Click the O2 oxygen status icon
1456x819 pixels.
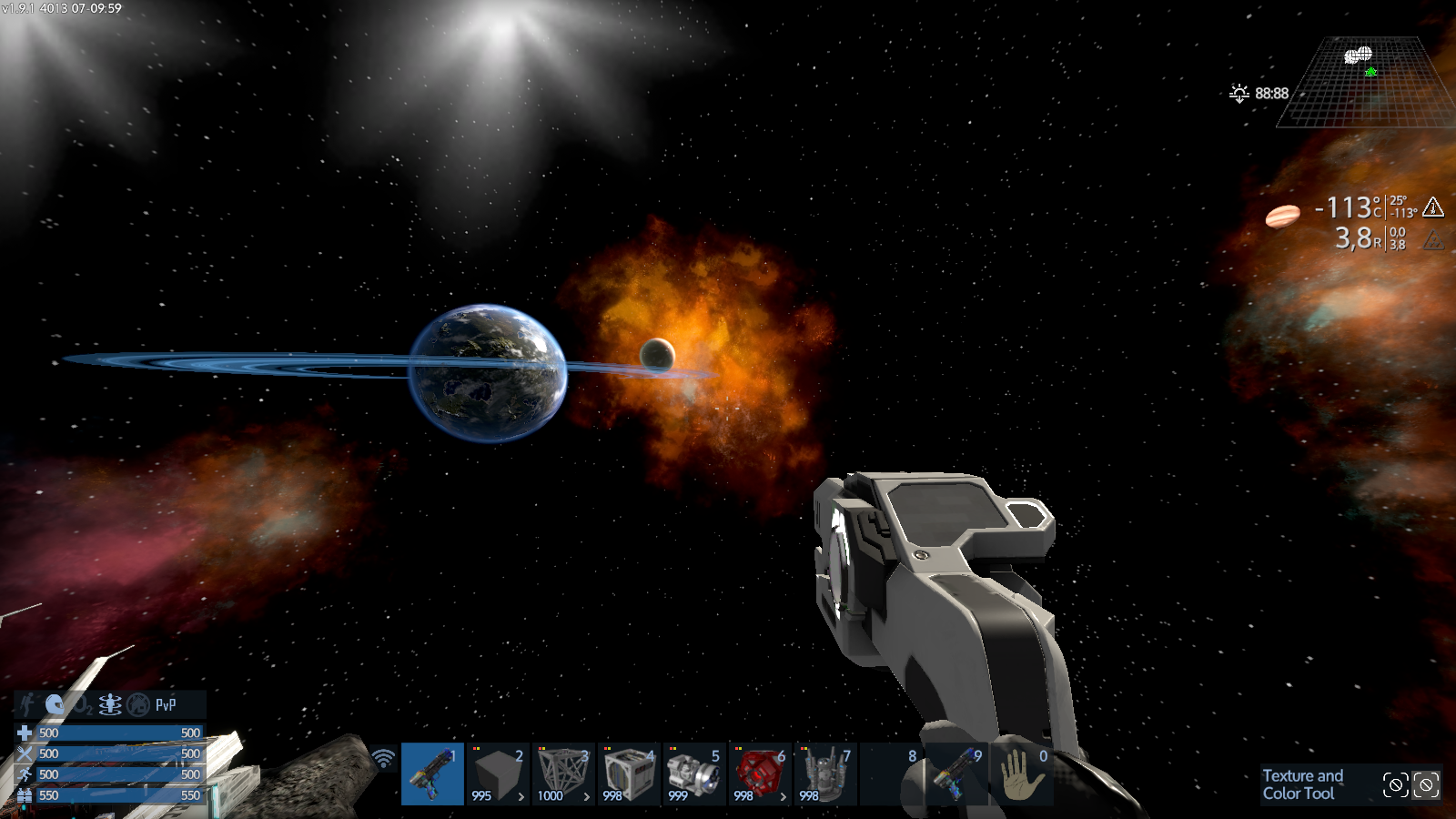83,704
